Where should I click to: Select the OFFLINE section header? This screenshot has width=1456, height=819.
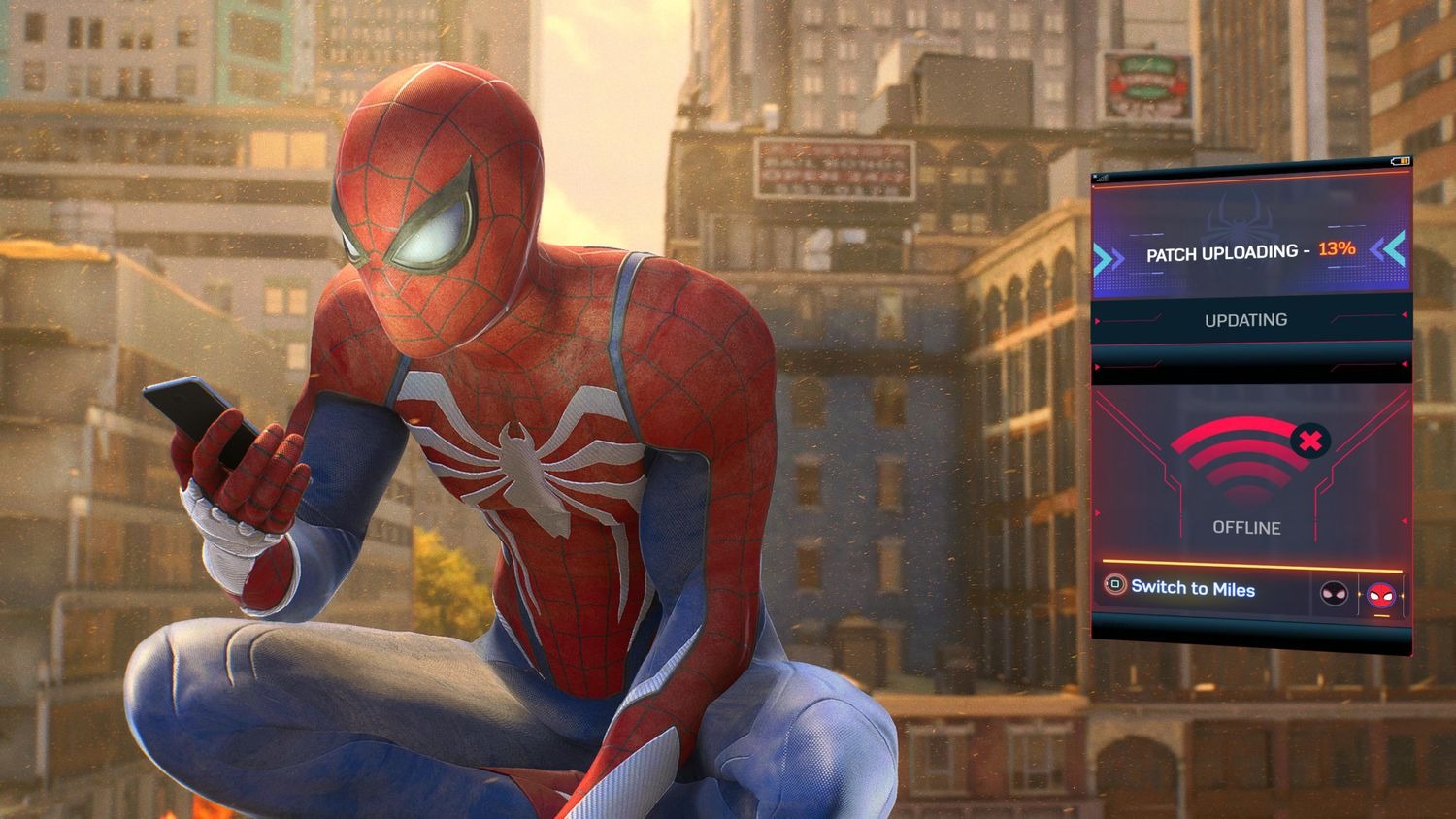(x=1246, y=528)
